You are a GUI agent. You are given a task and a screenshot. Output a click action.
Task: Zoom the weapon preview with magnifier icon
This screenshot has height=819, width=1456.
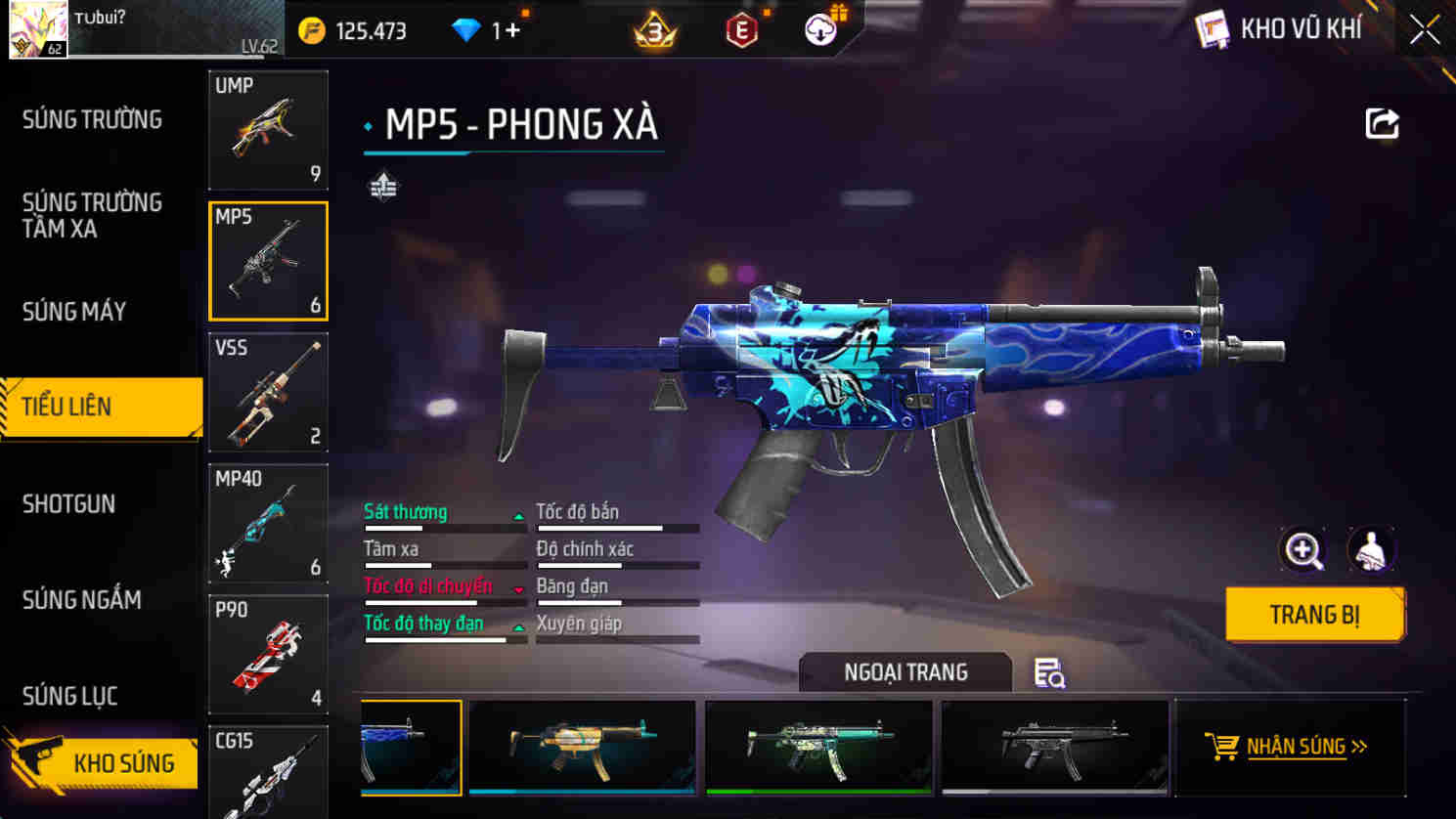(1301, 549)
